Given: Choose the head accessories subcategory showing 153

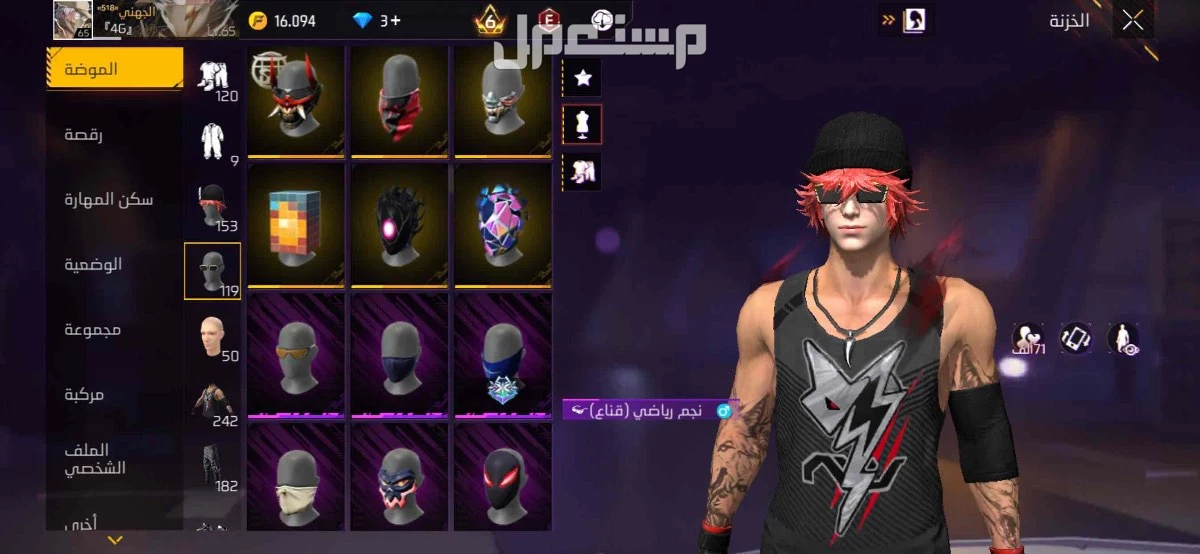Looking at the screenshot, I should point(213,207).
